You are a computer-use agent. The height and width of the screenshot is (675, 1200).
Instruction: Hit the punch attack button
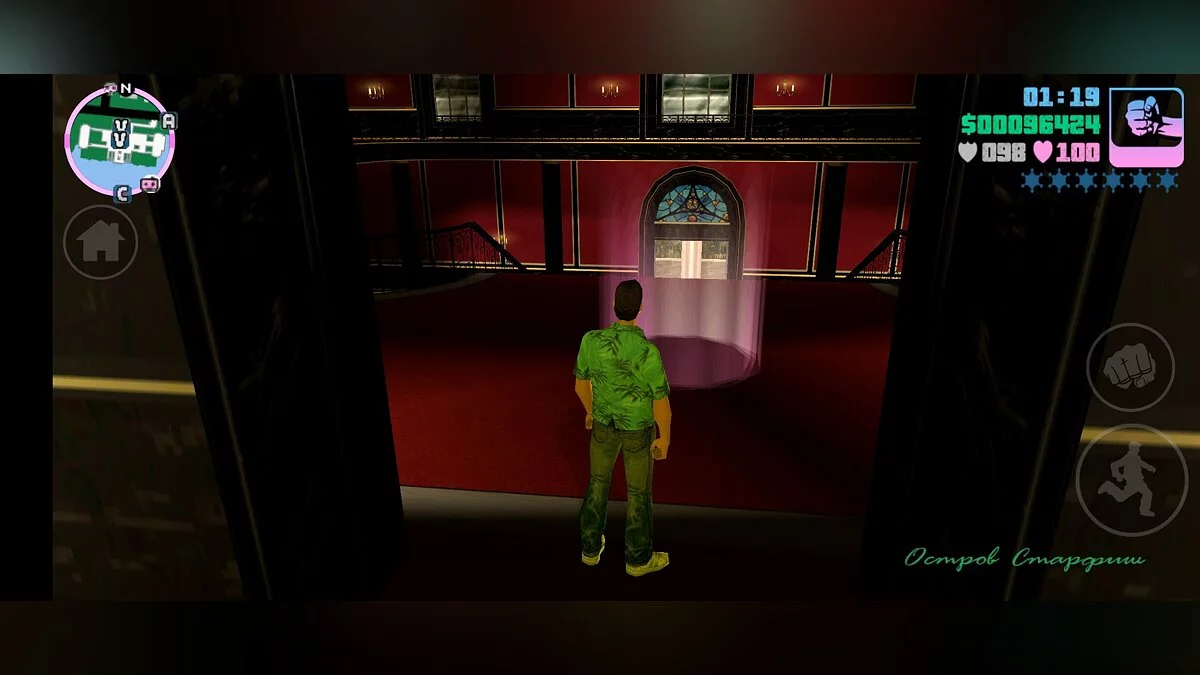(1130, 367)
